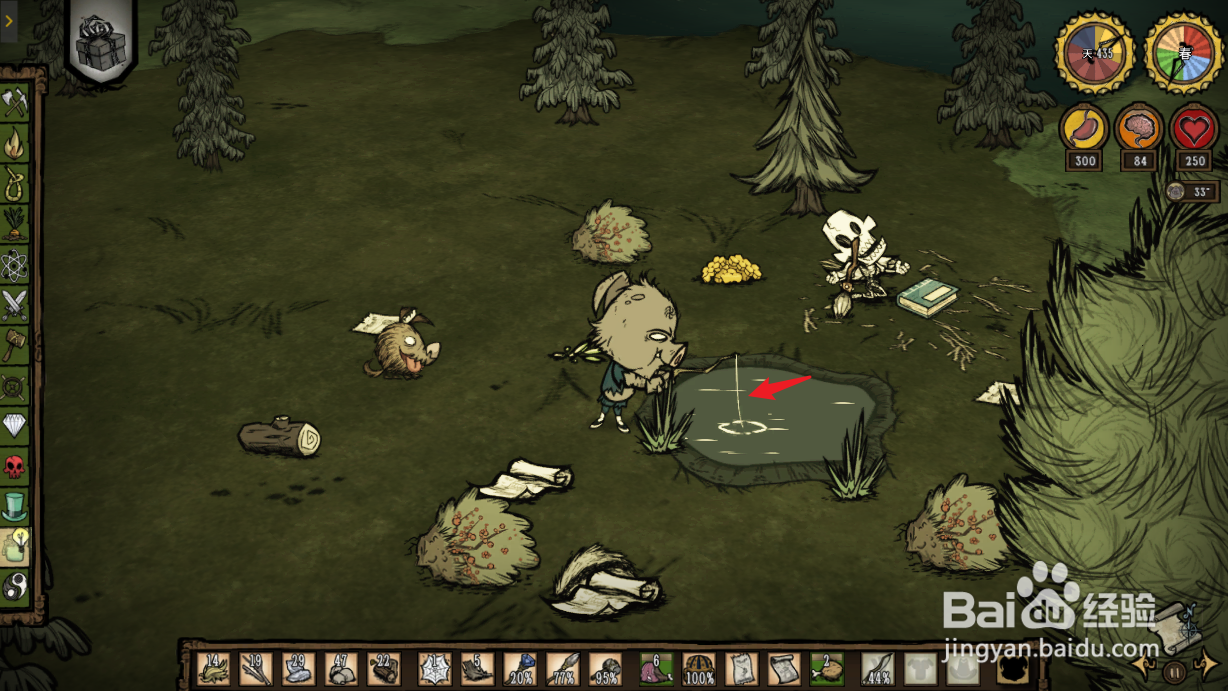Switch to the Light crafting tab (flame)
Image resolution: width=1228 pixels, height=691 pixels.
point(15,143)
